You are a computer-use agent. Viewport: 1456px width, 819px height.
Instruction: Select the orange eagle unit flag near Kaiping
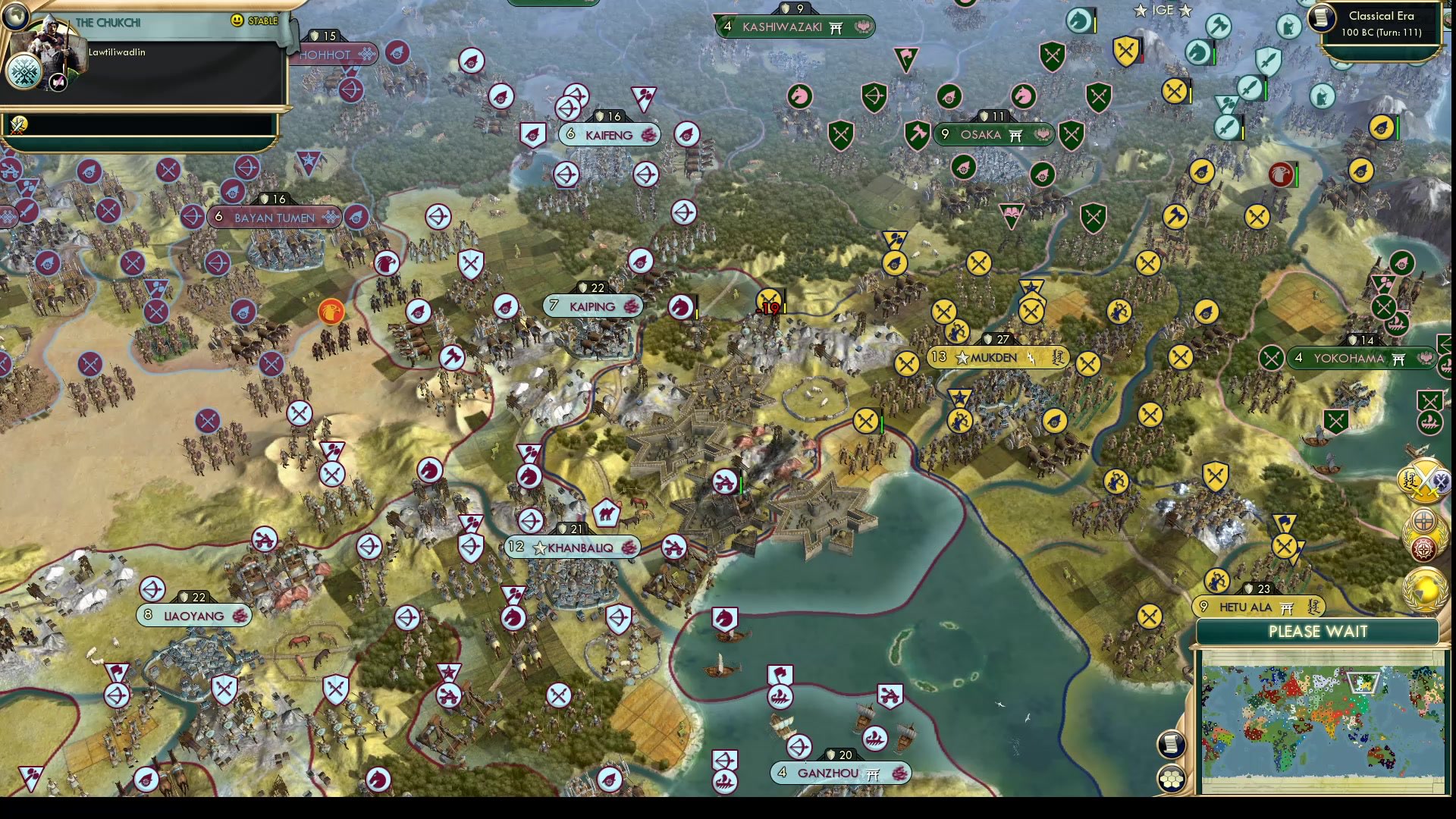[x=331, y=311]
